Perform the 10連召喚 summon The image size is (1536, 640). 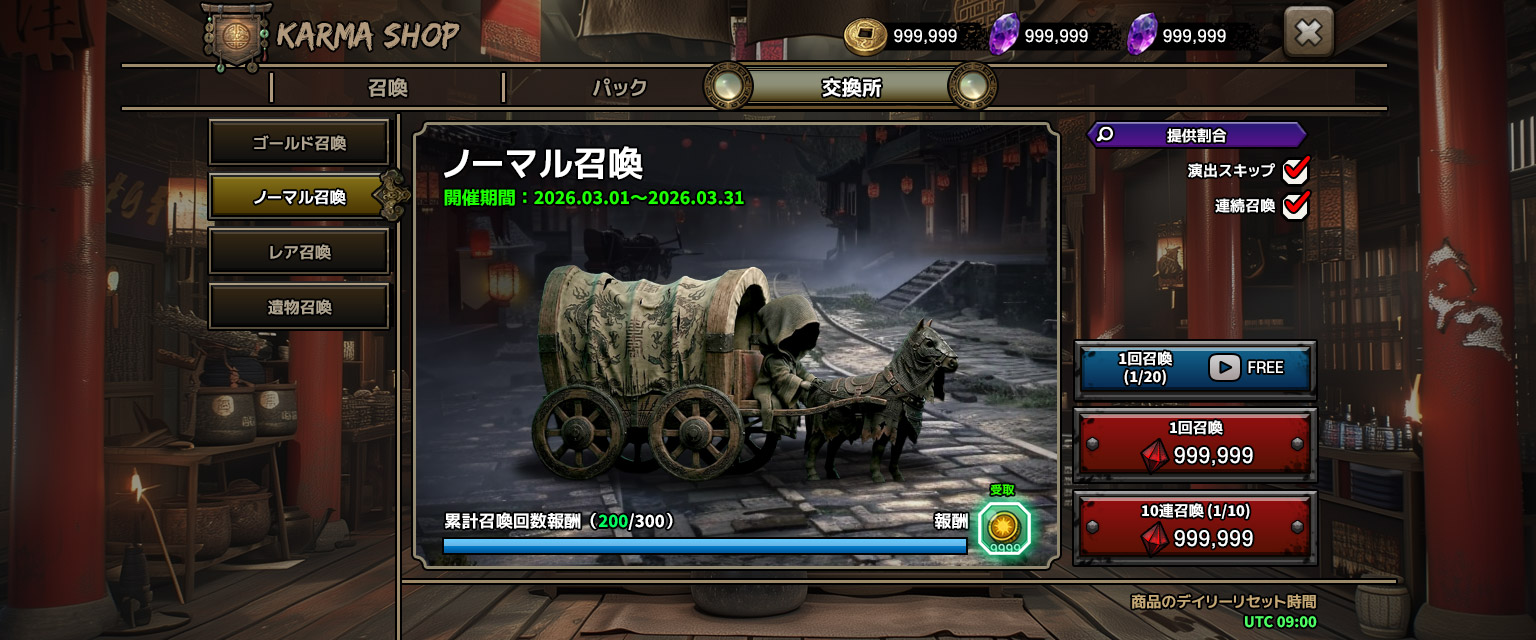pyautogui.click(x=1195, y=527)
